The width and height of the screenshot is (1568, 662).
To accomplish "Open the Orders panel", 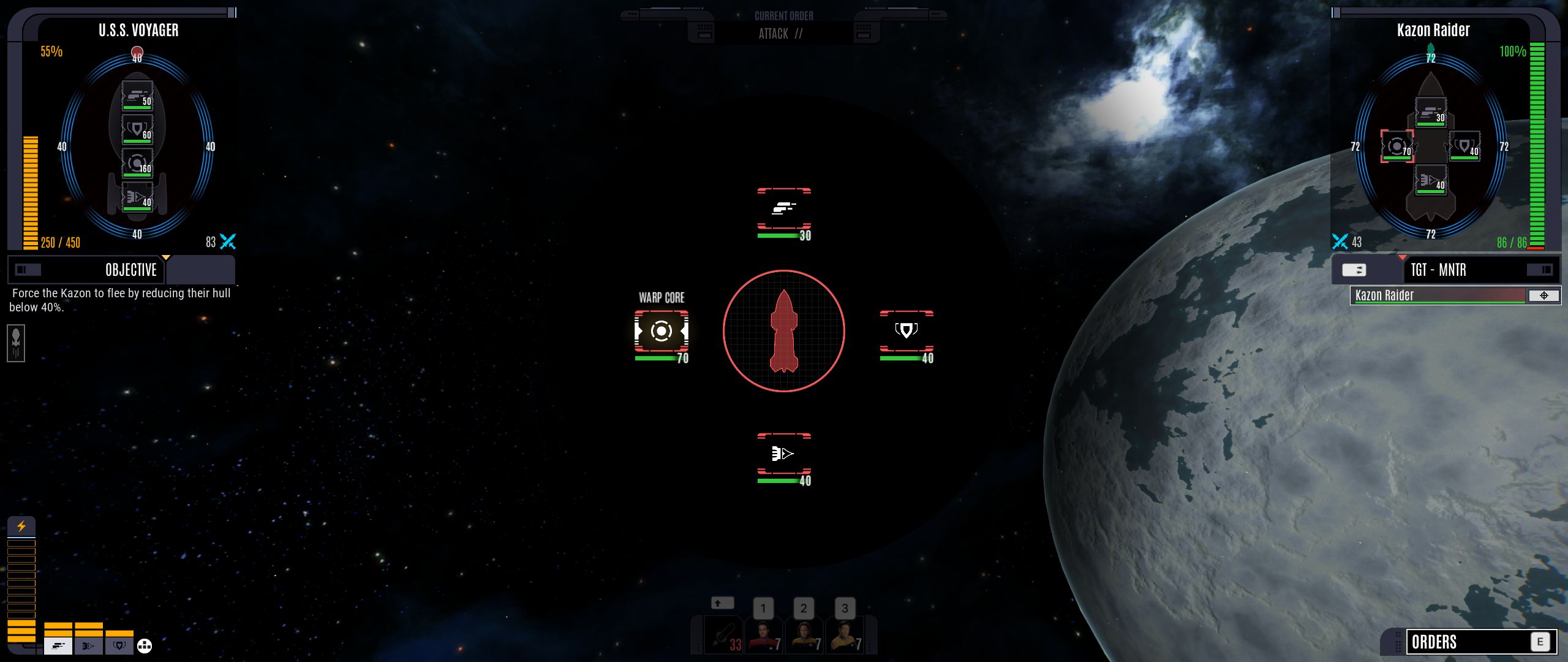I will coord(1469,642).
